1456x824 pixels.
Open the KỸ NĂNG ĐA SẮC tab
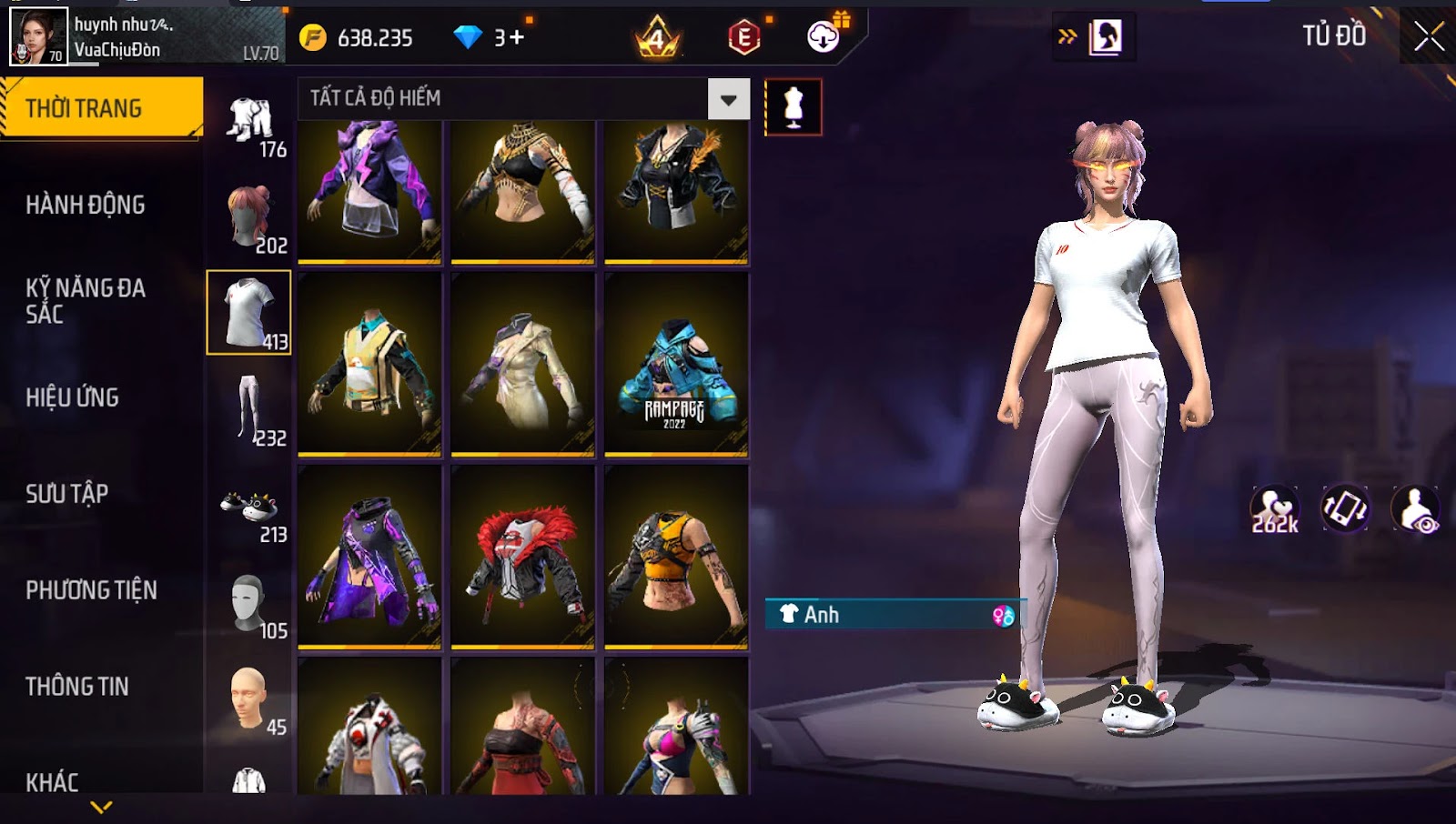(x=86, y=301)
